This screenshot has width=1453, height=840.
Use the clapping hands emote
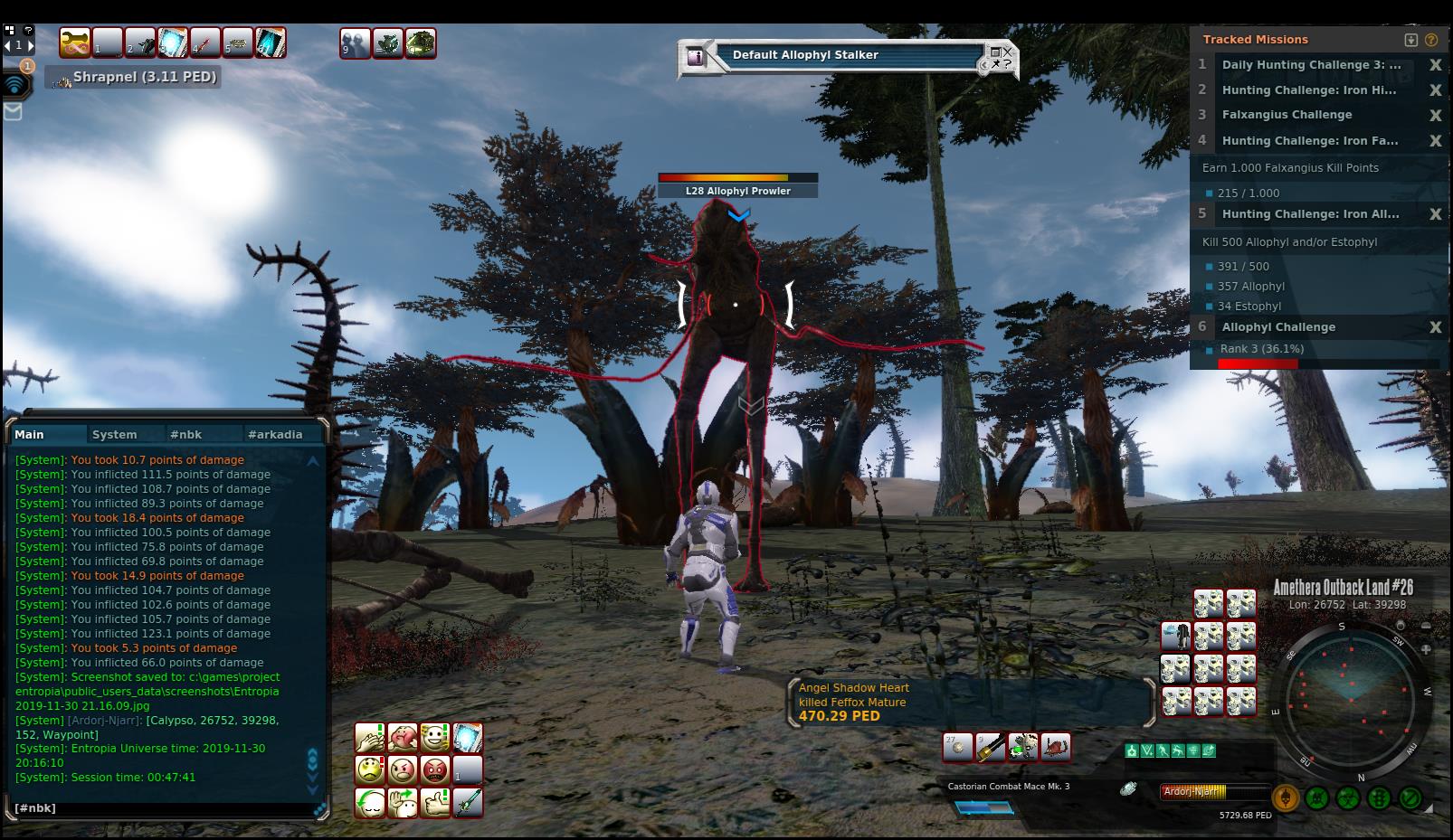point(370,738)
